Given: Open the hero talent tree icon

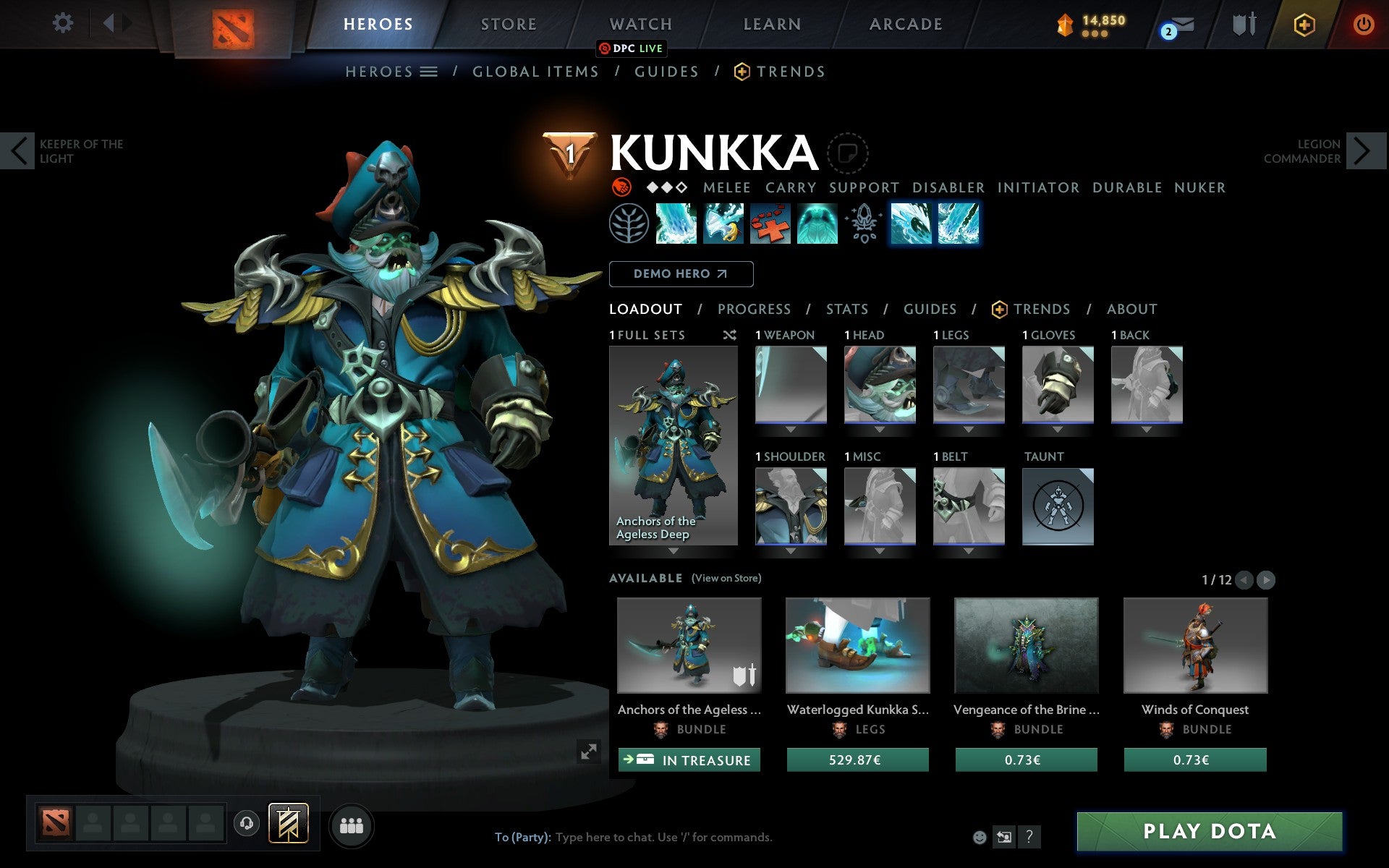Looking at the screenshot, I should [629, 224].
